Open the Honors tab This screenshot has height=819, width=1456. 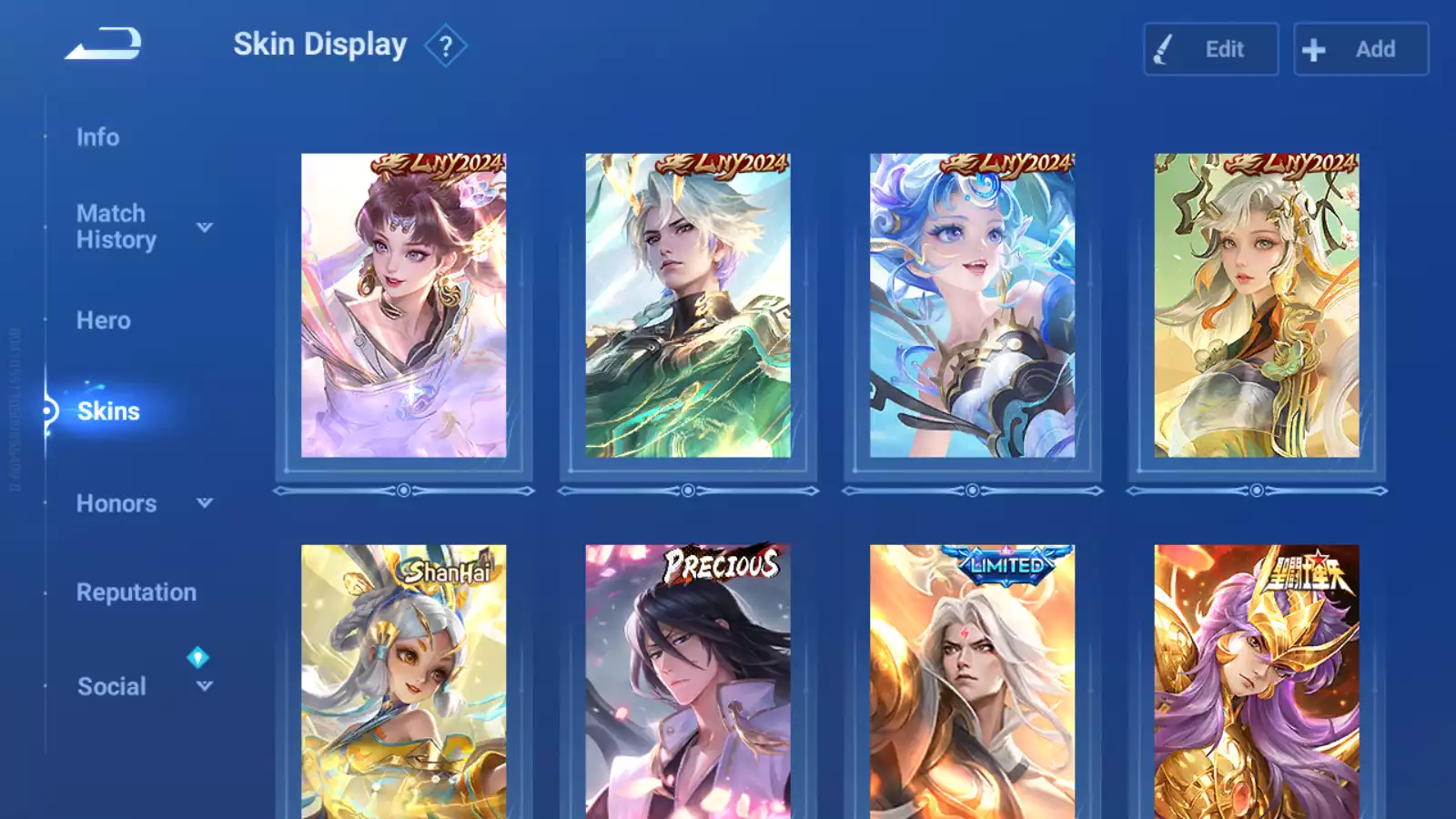pos(116,503)
